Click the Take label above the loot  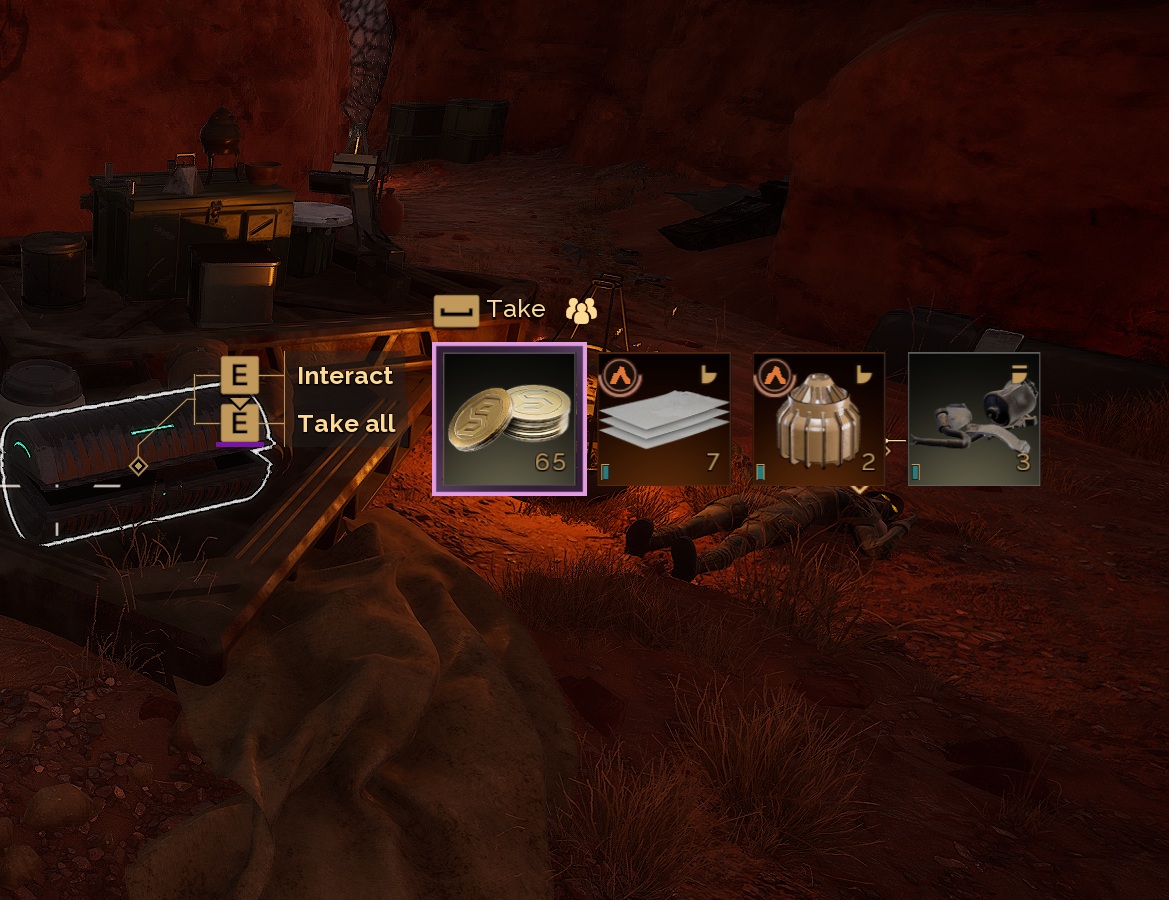click(x=516, y=309)
